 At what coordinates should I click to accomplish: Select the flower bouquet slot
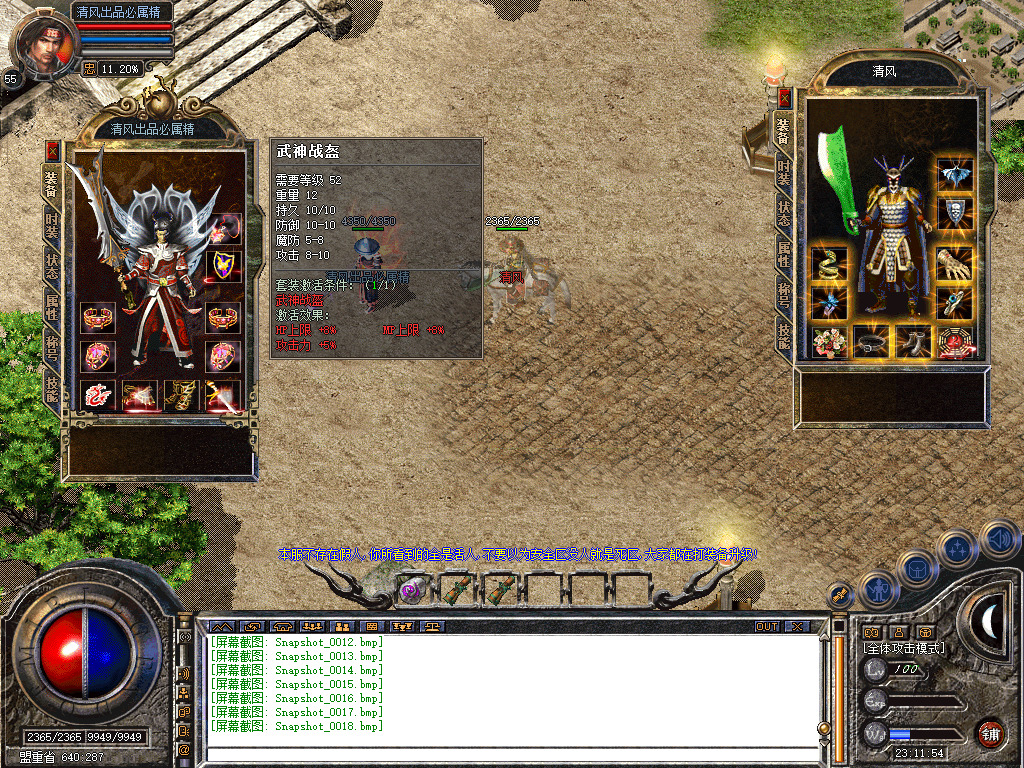tap(829, 342)
